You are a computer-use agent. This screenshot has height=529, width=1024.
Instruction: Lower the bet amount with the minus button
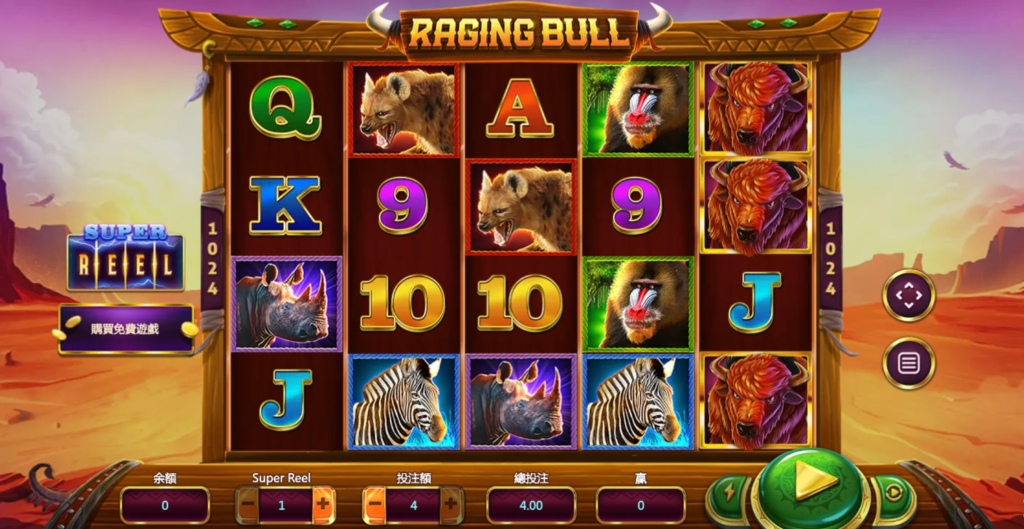click(374, 505)
